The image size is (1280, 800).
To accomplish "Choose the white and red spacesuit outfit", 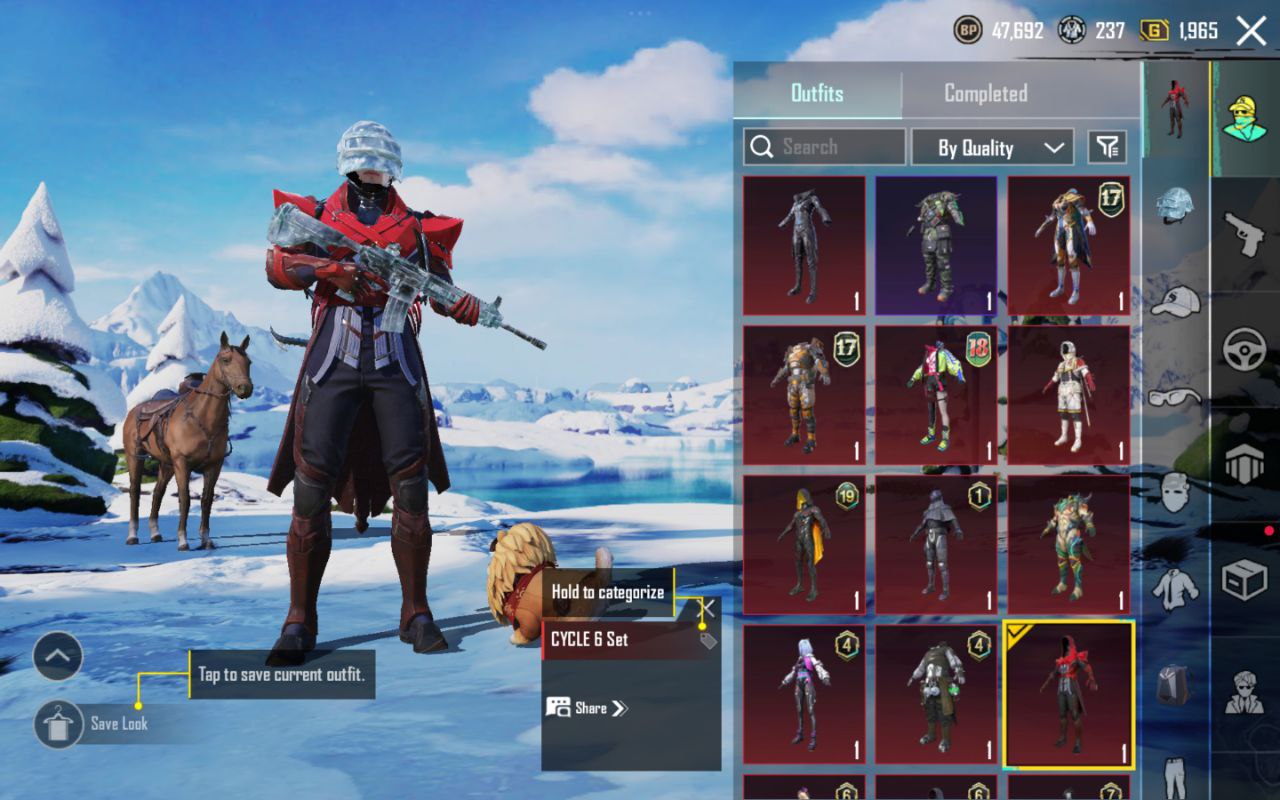I will coord(1068,395).
